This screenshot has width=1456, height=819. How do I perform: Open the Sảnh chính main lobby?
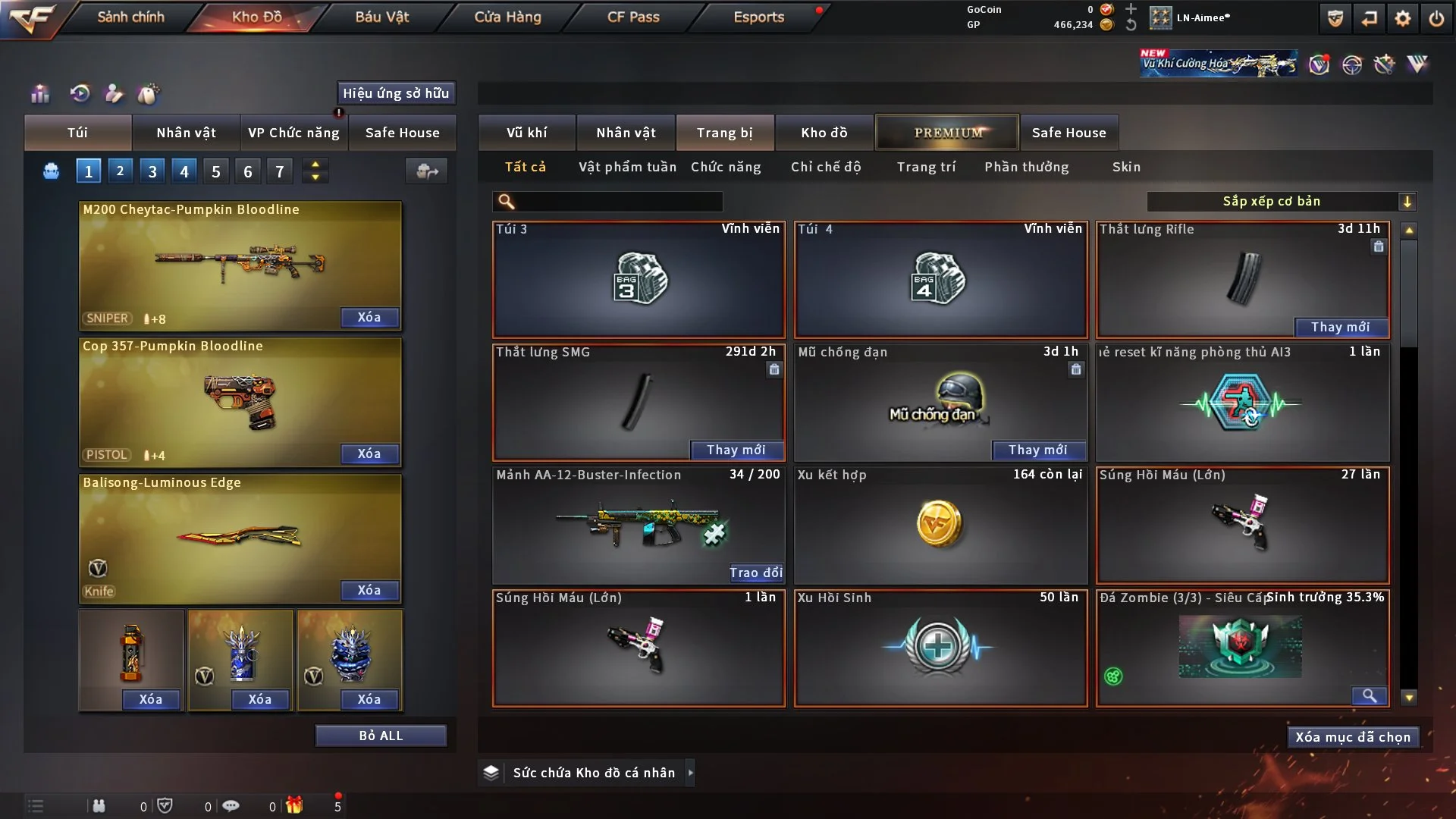click(130, 17)
